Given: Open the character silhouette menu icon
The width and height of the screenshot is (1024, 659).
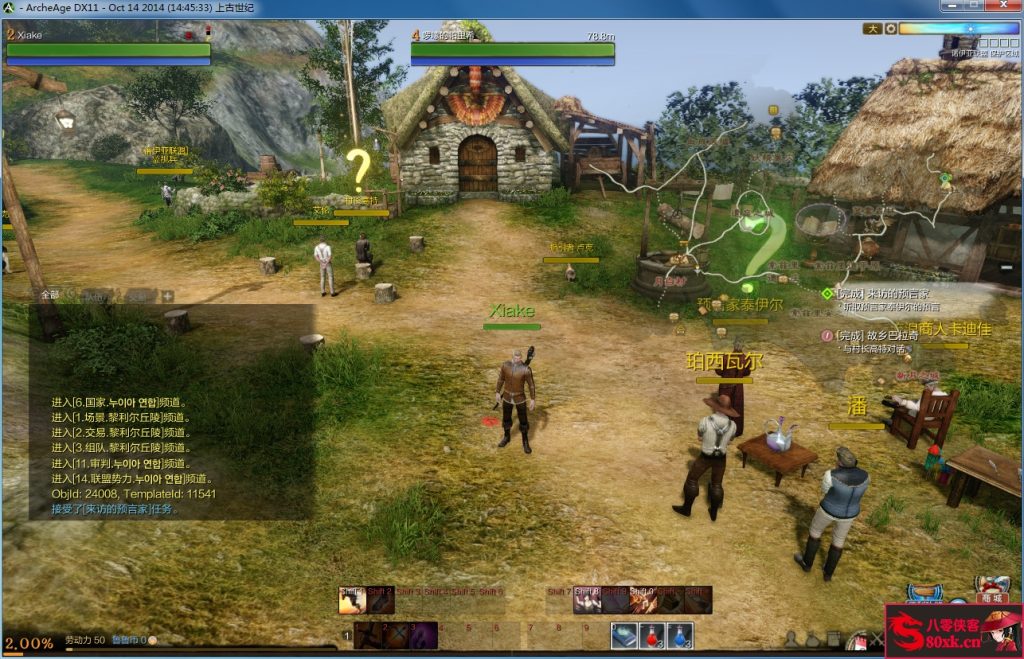Looking at the screenshot, I should pyautogui.click(x=791, y=639).
